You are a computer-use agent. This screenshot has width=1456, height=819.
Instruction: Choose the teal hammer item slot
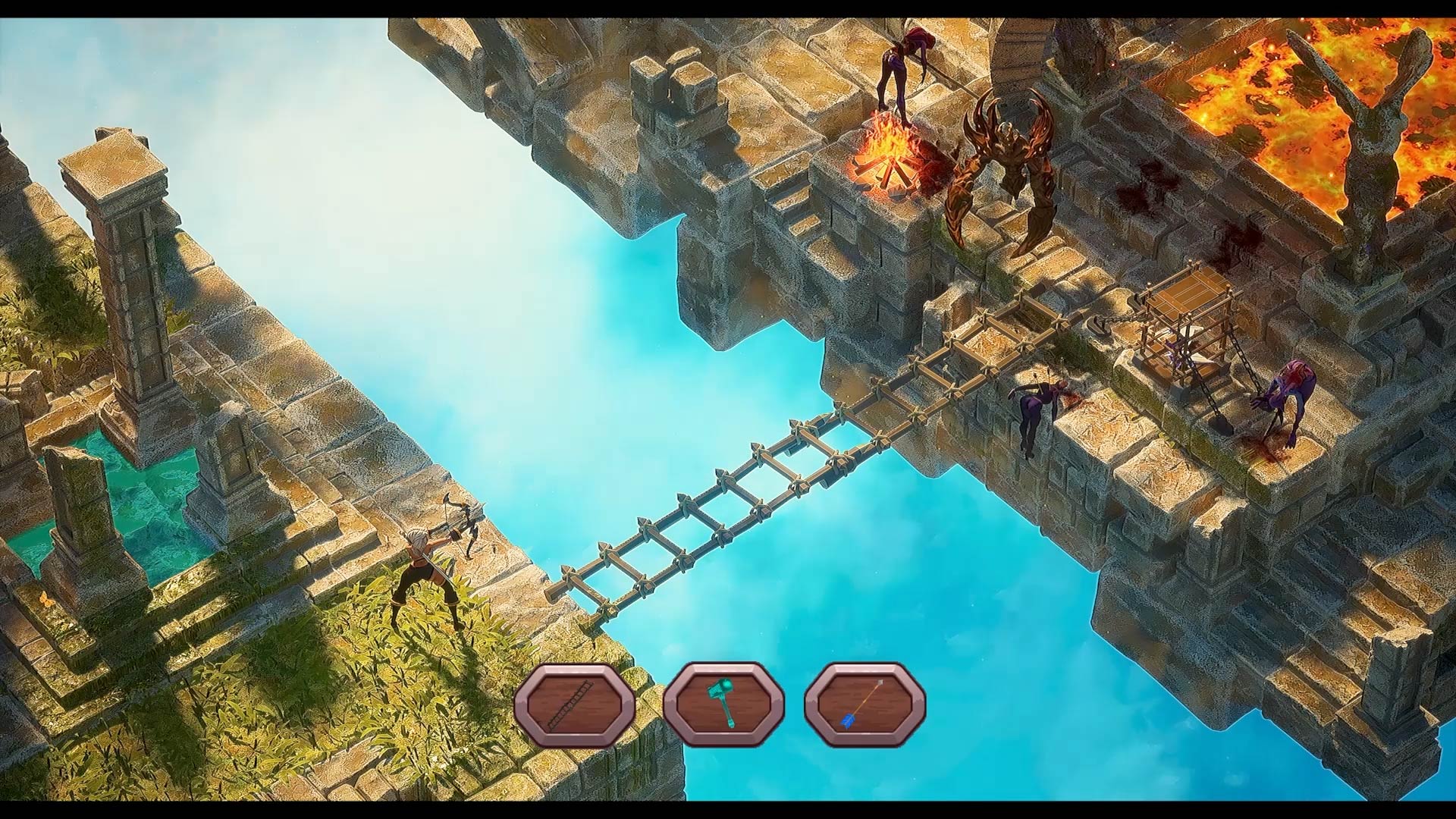[723, 704]
